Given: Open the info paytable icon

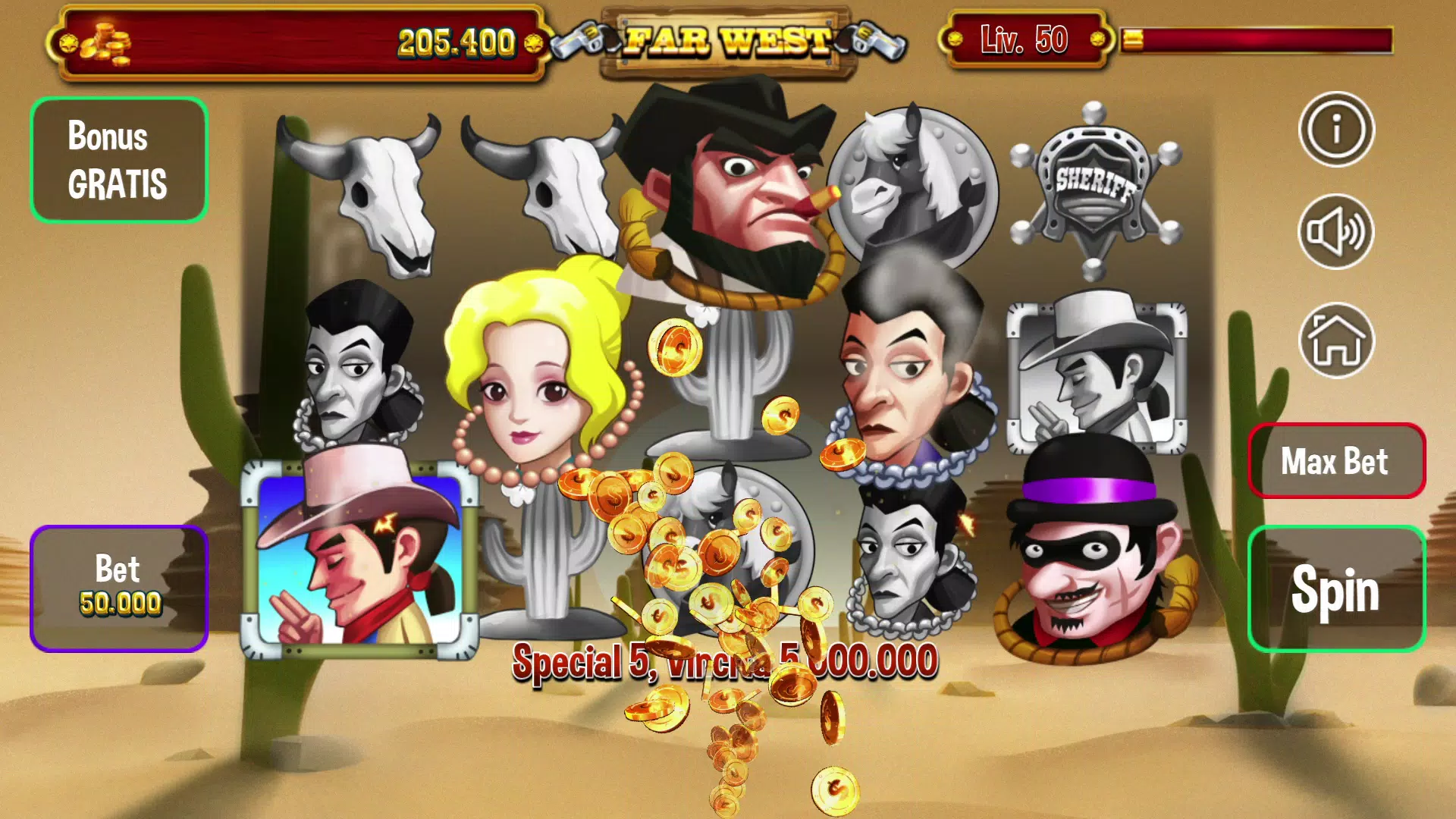Looking at the screenshot, I should point(1336,130).
